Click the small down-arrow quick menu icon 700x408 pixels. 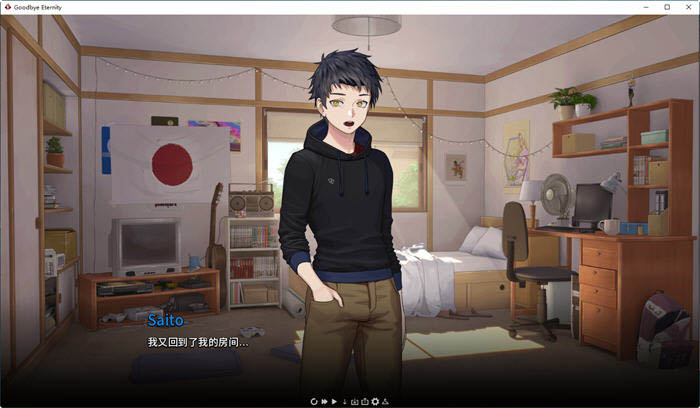coord(344,401)
